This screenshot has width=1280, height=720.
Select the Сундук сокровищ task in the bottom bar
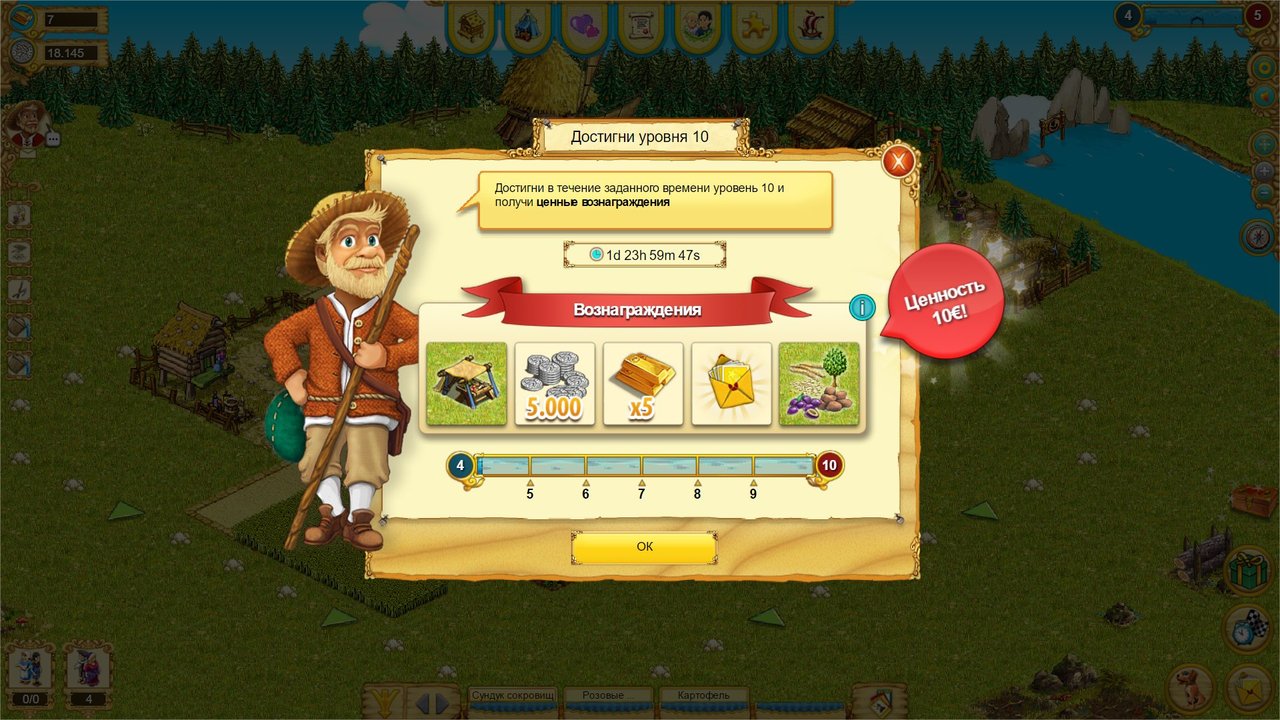point(511,696)
